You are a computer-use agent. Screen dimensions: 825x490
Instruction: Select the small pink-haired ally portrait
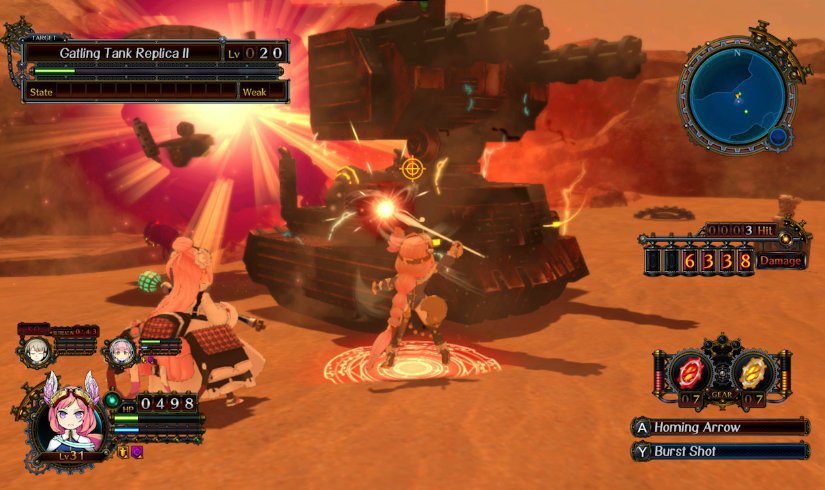(x=122, y=351)
